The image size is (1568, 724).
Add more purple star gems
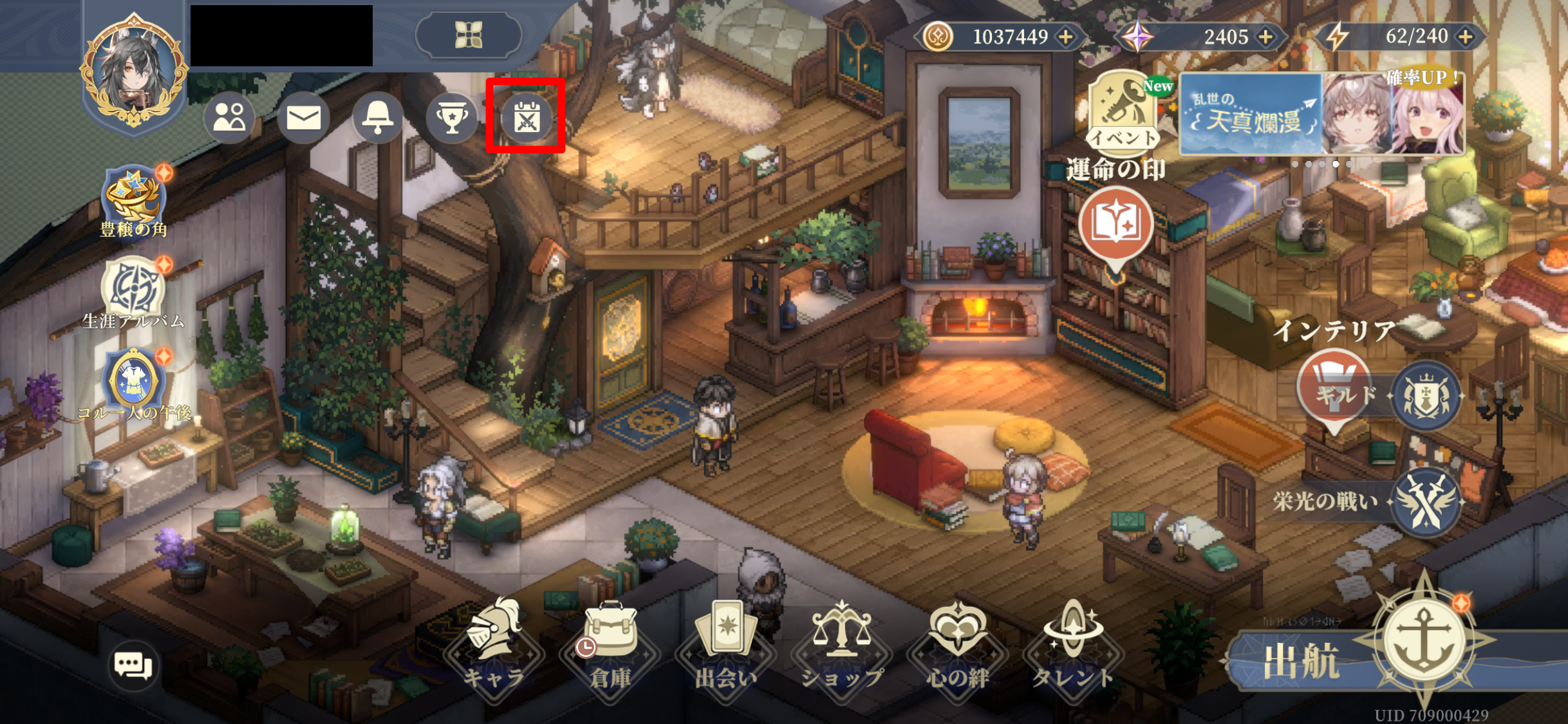point(1265,37)
